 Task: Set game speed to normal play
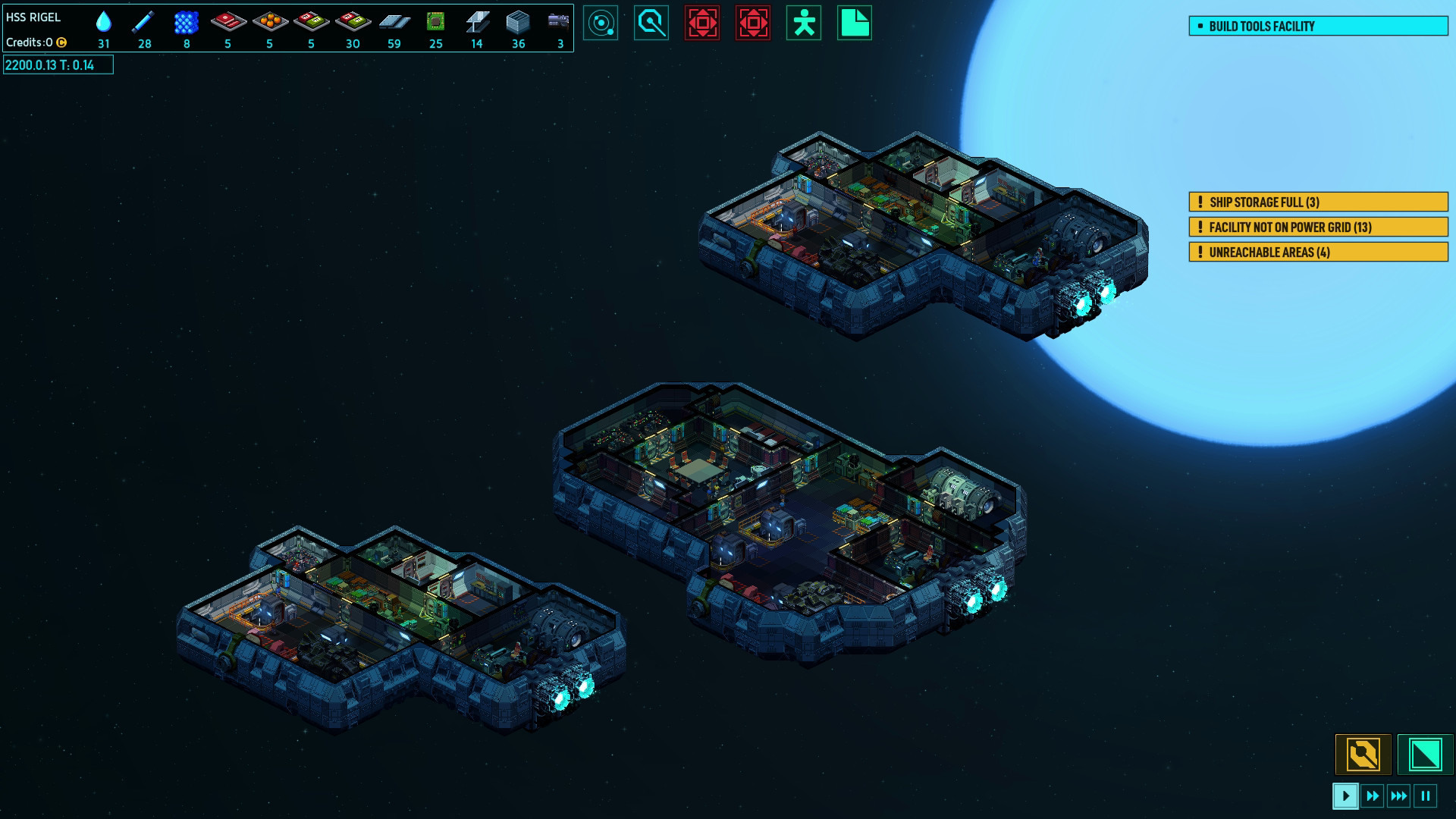[1345, 796]
